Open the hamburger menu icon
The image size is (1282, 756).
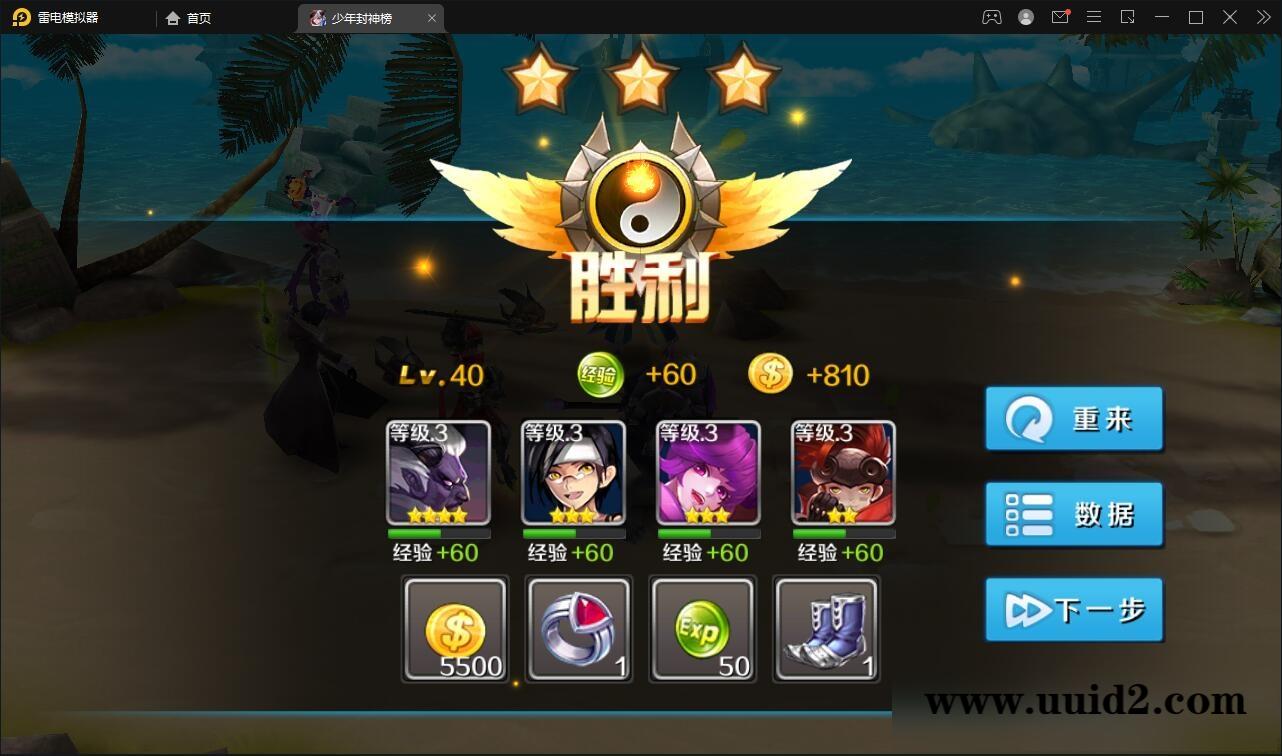pyautogui.click(x=1094, y=17)
